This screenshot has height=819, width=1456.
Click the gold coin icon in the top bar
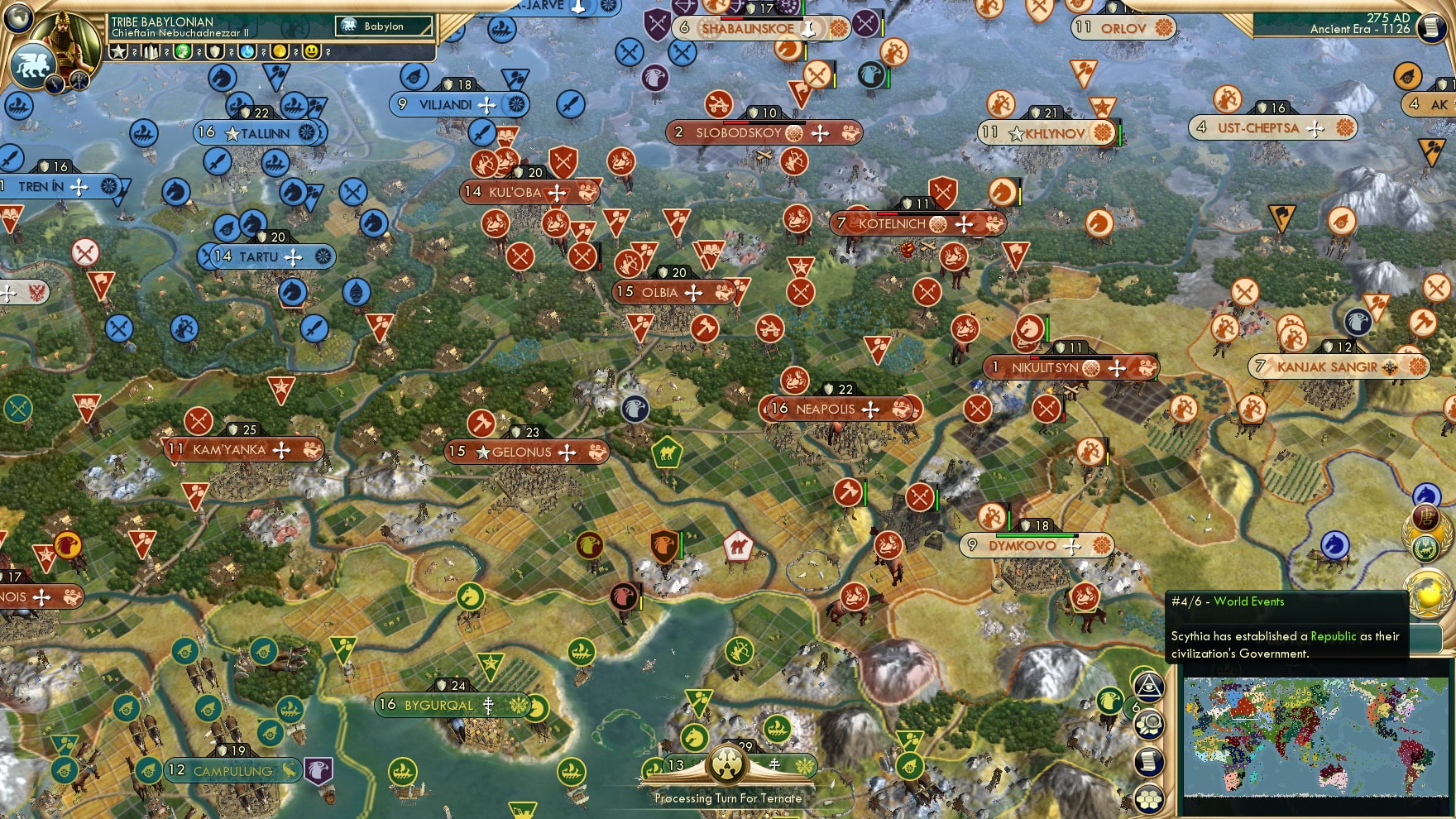coord(281,52)
